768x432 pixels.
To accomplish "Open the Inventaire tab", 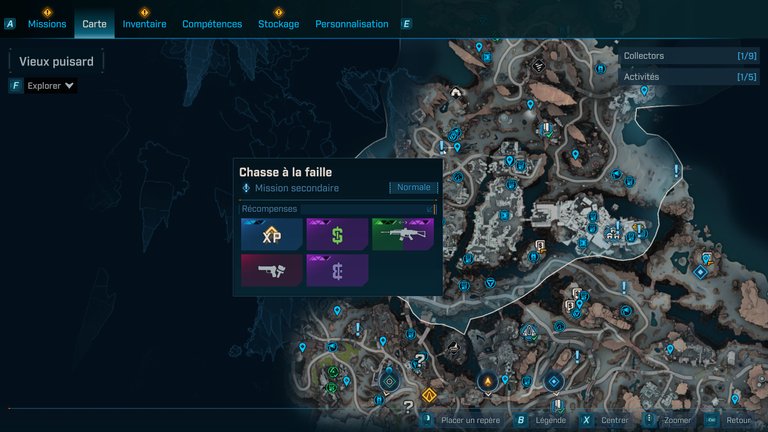I will point(144,24).
